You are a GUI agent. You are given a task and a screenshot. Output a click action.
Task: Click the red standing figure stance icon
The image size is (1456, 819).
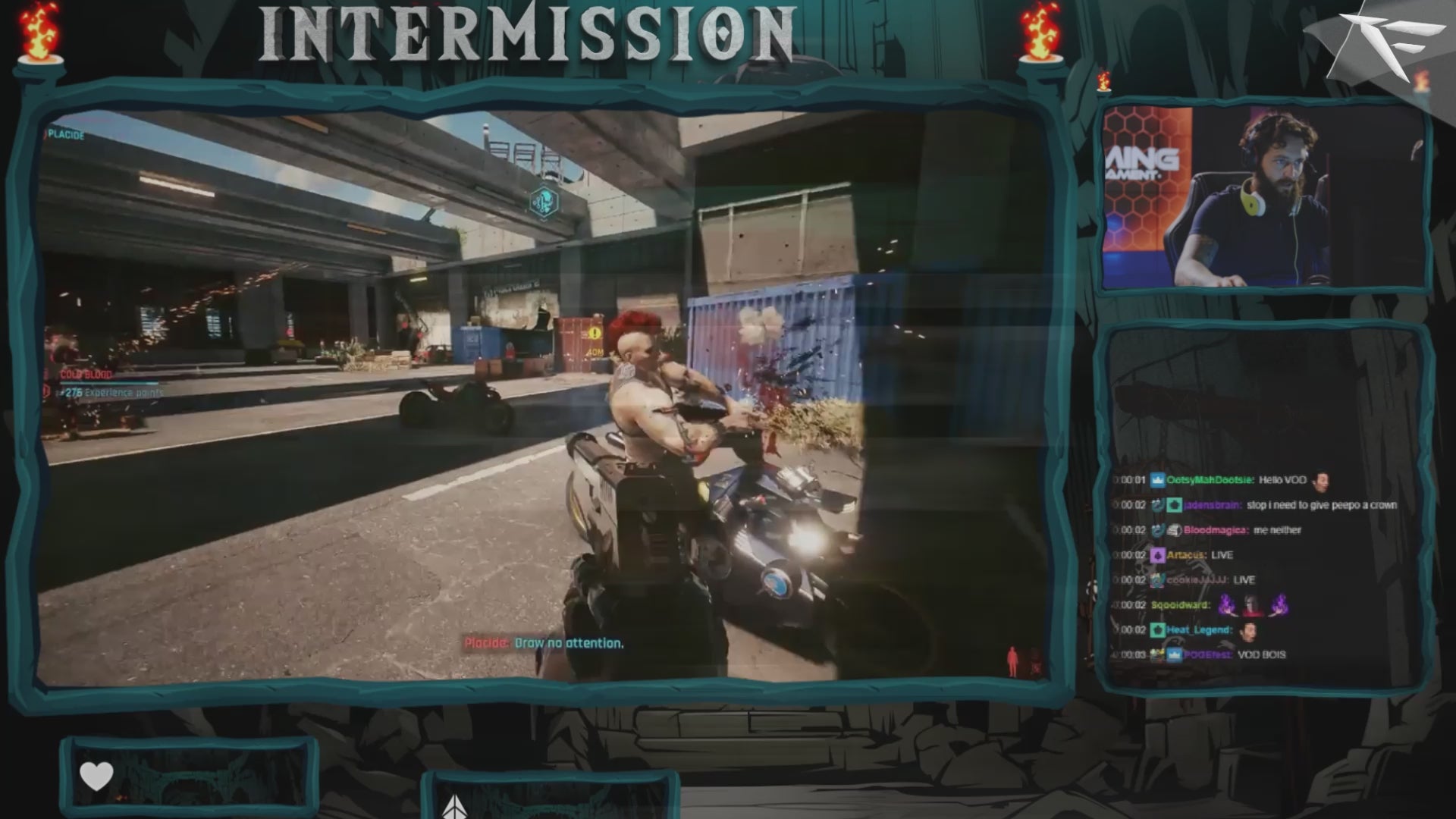[1012, 661]
